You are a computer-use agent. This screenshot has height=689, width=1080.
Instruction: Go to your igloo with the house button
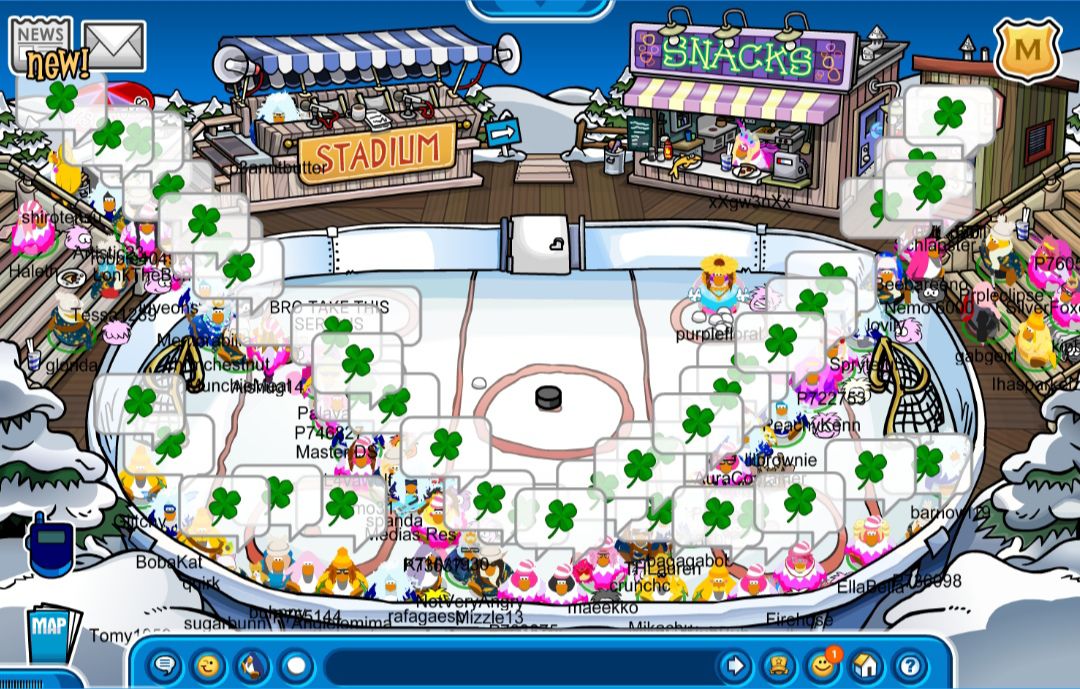pos(866,665)
